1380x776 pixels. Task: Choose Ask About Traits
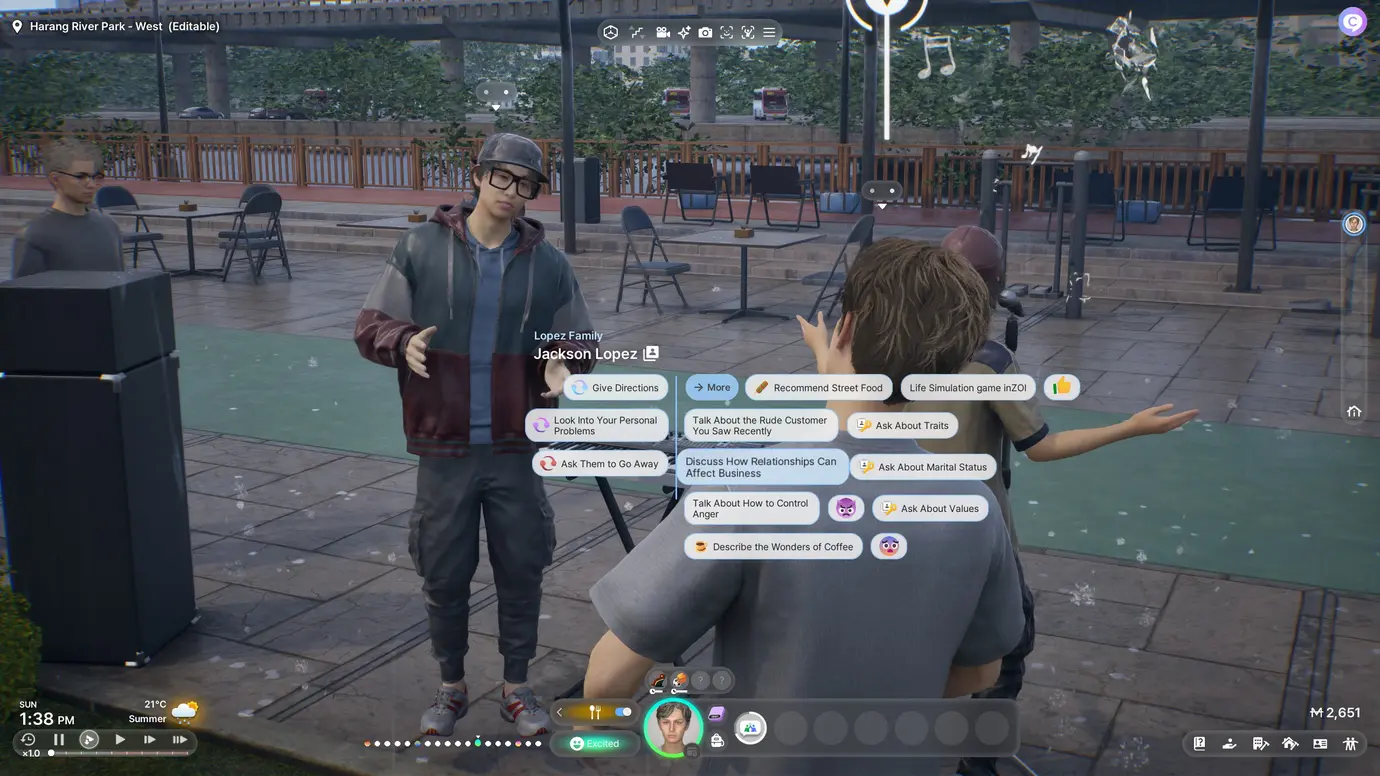click(x=902, y=426)
